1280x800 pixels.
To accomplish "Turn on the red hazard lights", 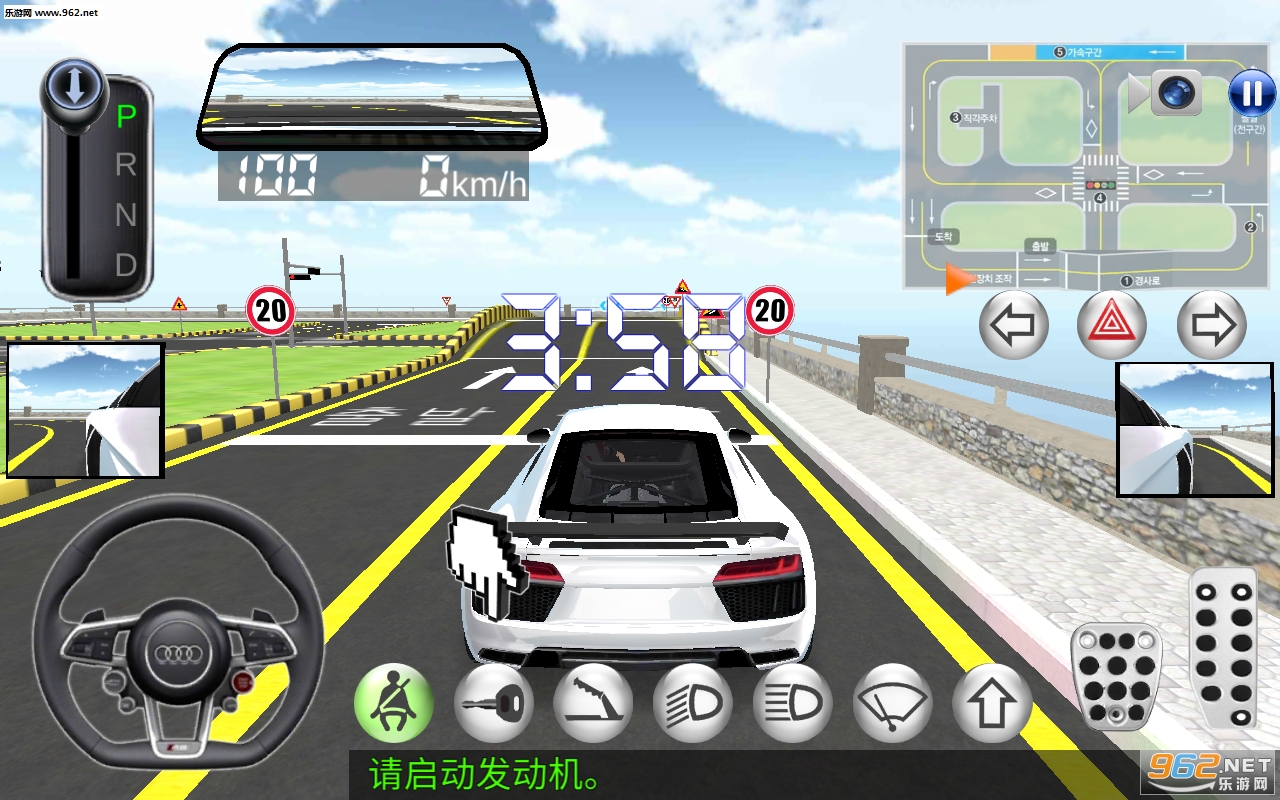I will 1111,325.
